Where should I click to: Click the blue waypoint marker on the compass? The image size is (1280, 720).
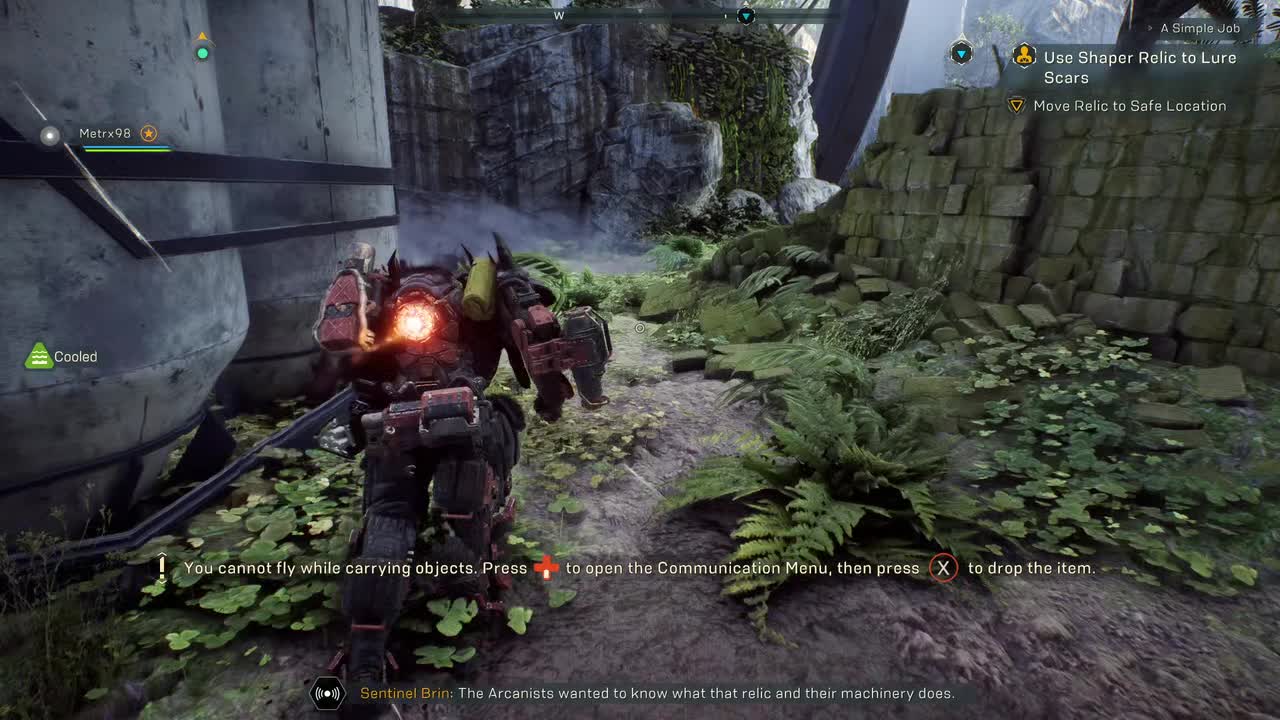pyautogui.click(x=744, y=15)
